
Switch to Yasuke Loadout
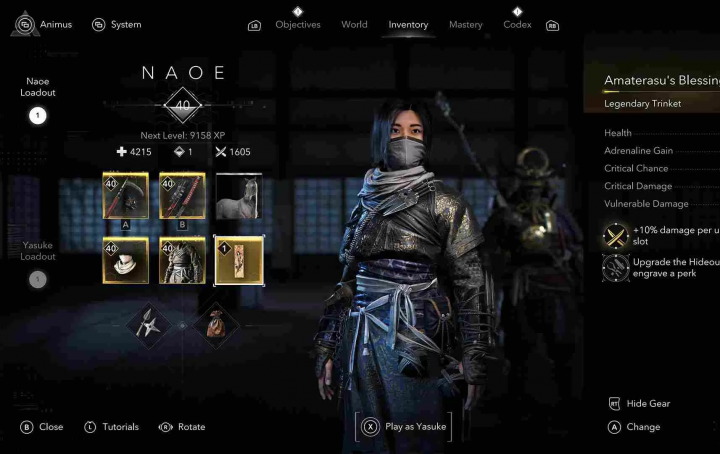[x=37, y=279]
